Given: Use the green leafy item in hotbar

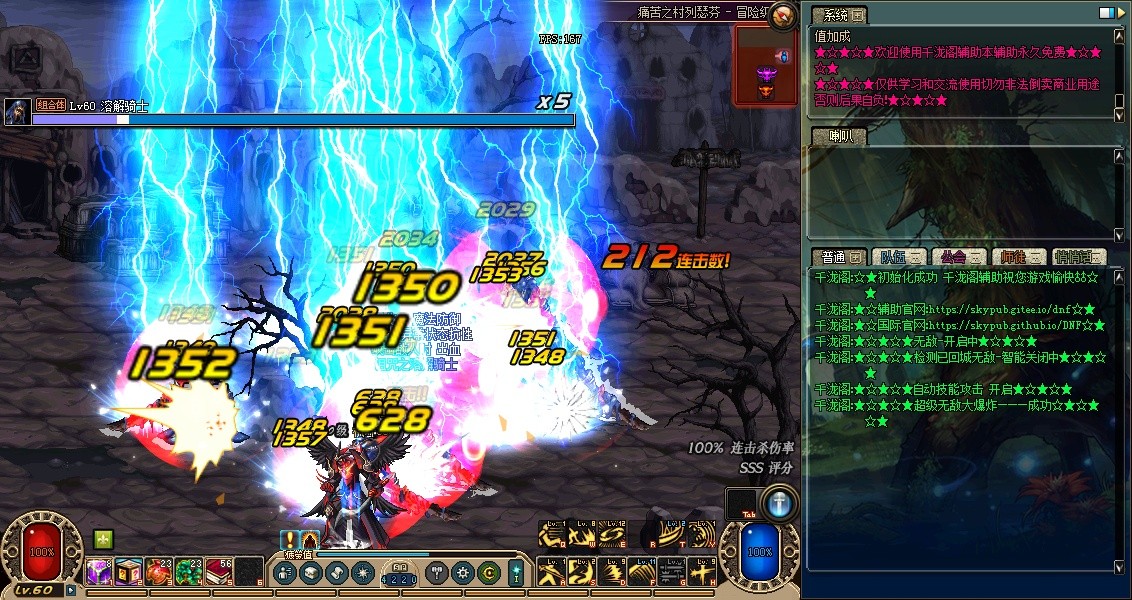Looking at the screenshot, I should tap(189, 572).
